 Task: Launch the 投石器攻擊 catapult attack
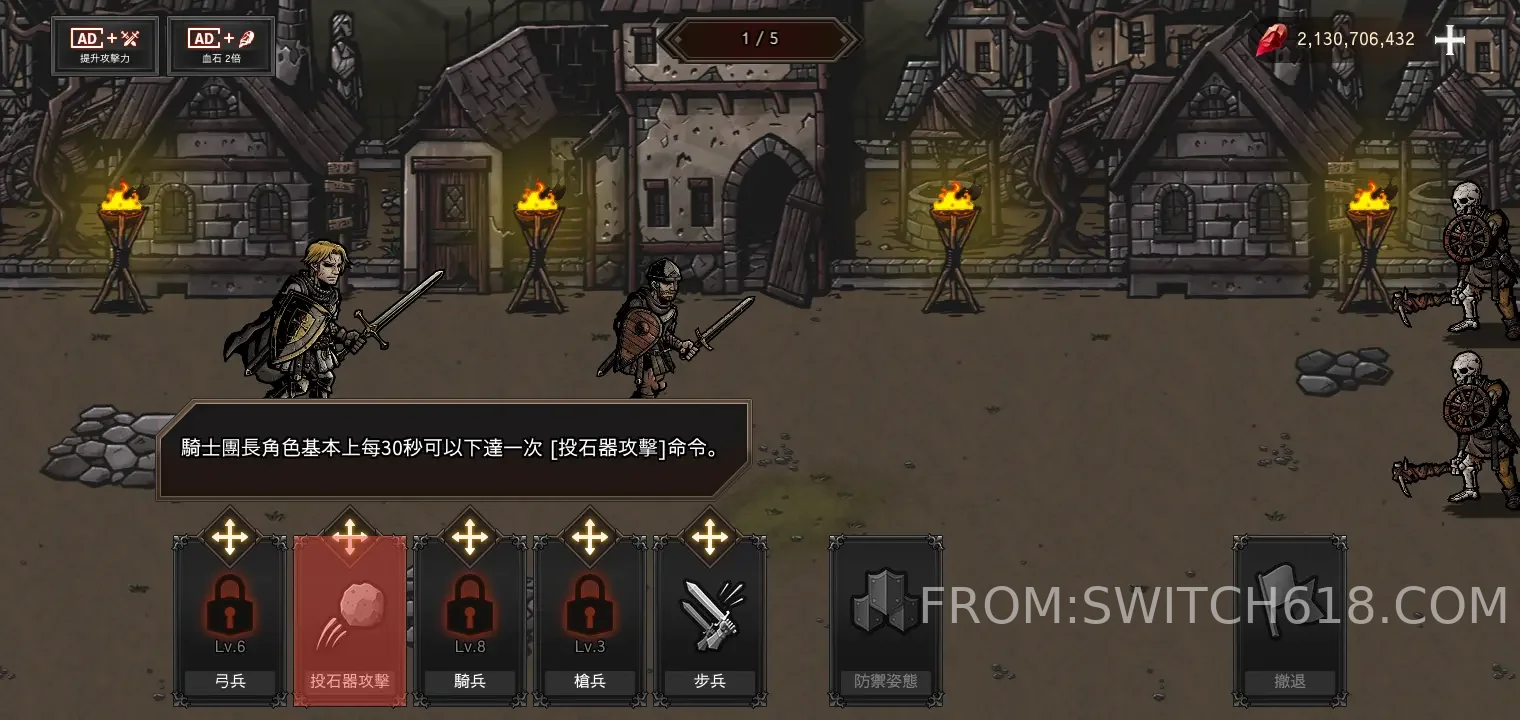(350, 620)
